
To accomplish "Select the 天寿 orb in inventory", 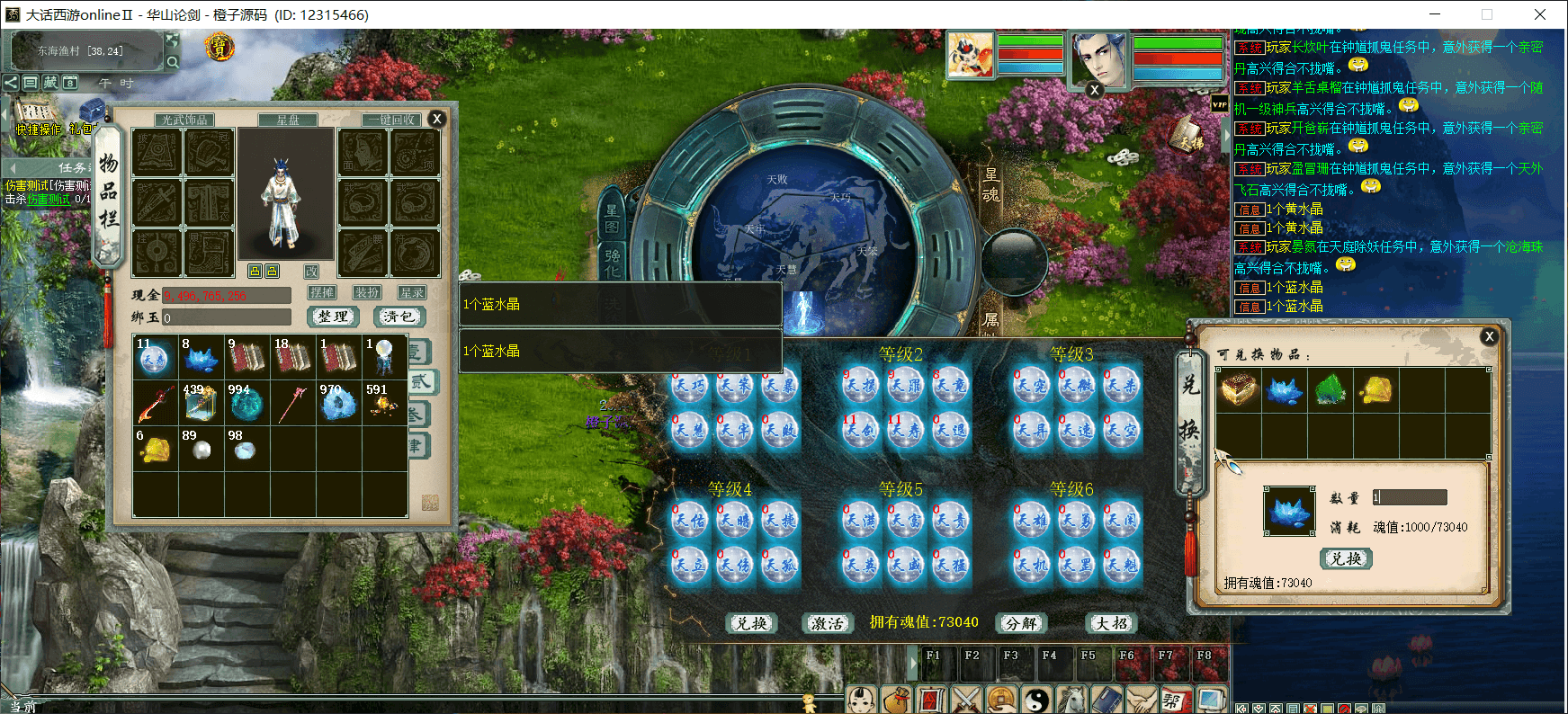I will tap(155, 358).
